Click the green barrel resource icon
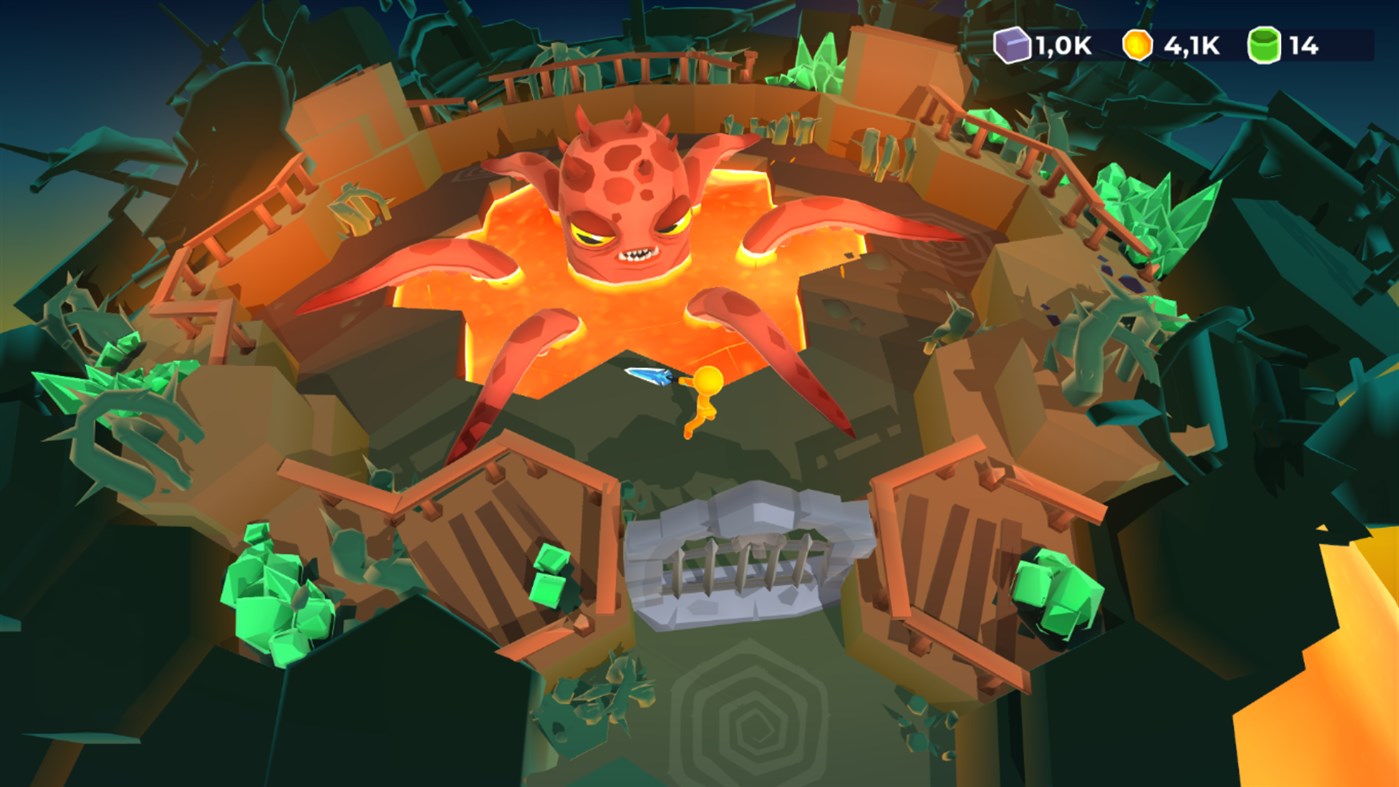This screenshot has width=1399, height=787. point(1263,46)
